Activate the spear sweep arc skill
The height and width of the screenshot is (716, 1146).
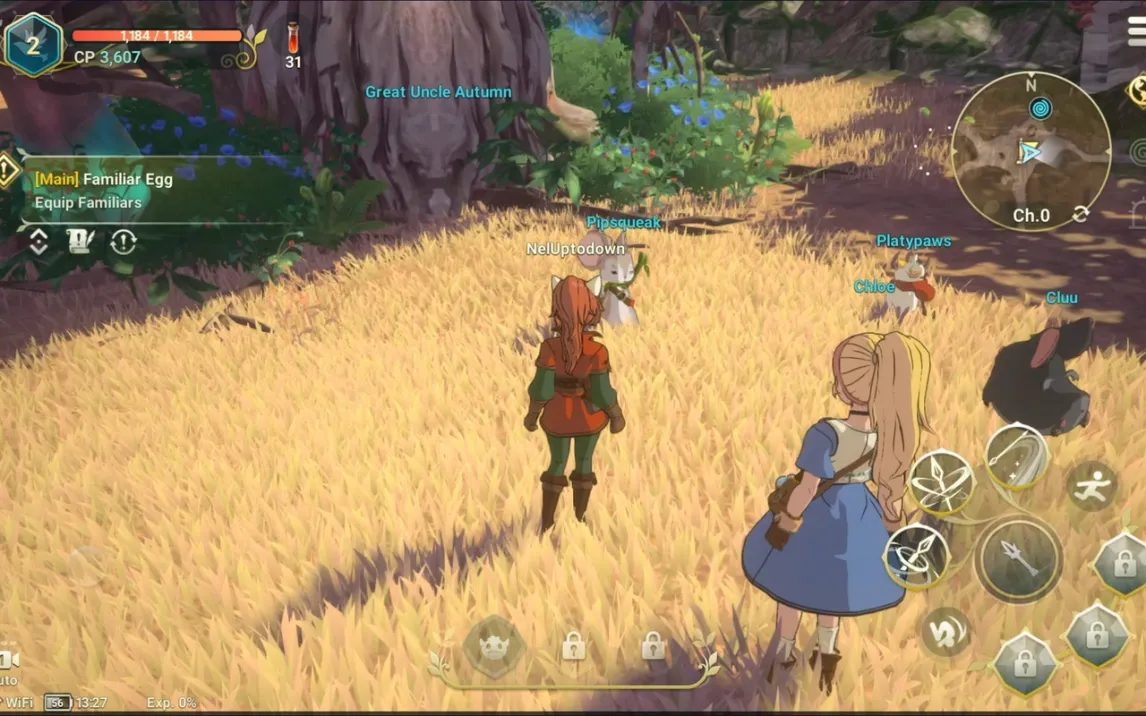click(1016, 456)
